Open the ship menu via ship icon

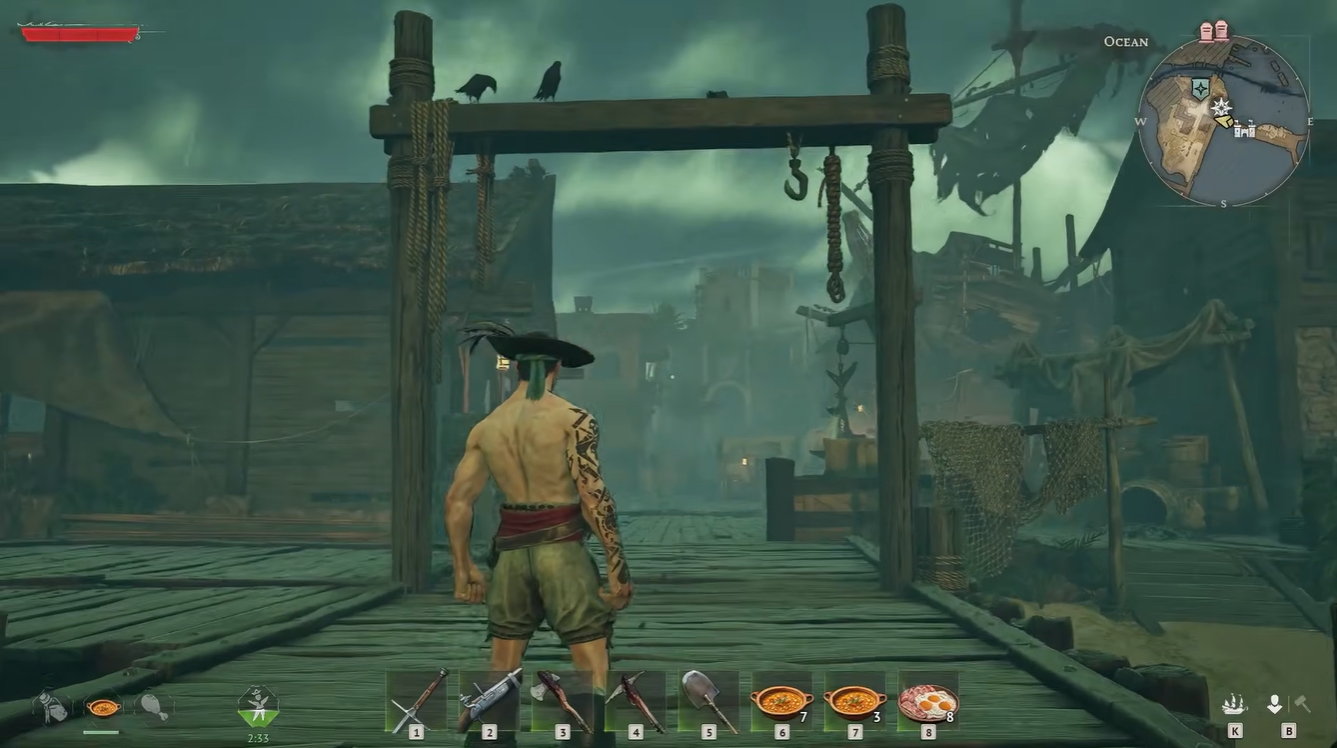tap(1234, 703)
